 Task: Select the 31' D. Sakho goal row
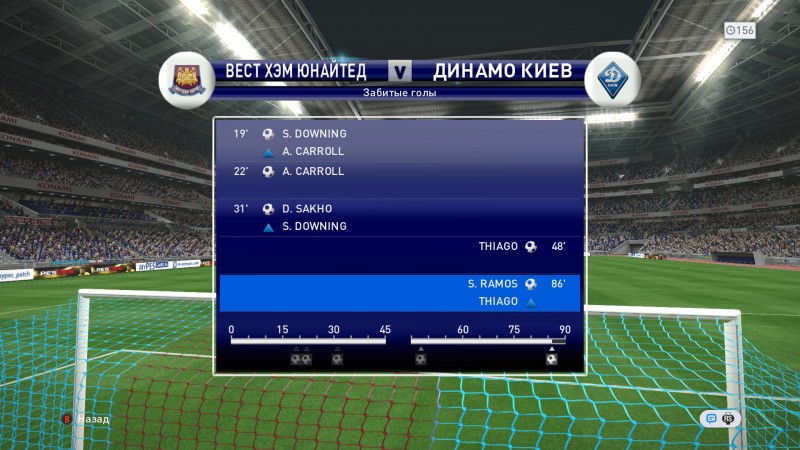(398, 209)
